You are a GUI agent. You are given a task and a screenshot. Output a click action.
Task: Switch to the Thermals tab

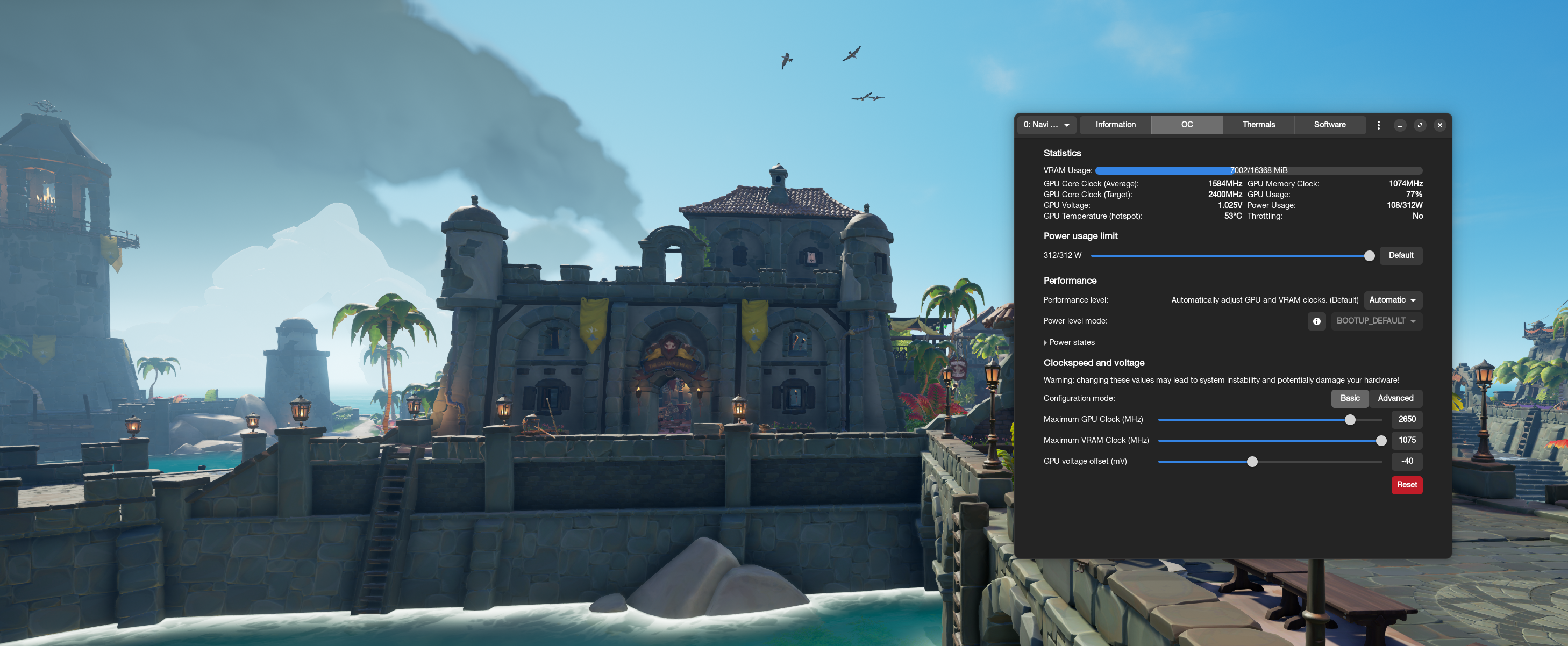(x=1258, y=125)
